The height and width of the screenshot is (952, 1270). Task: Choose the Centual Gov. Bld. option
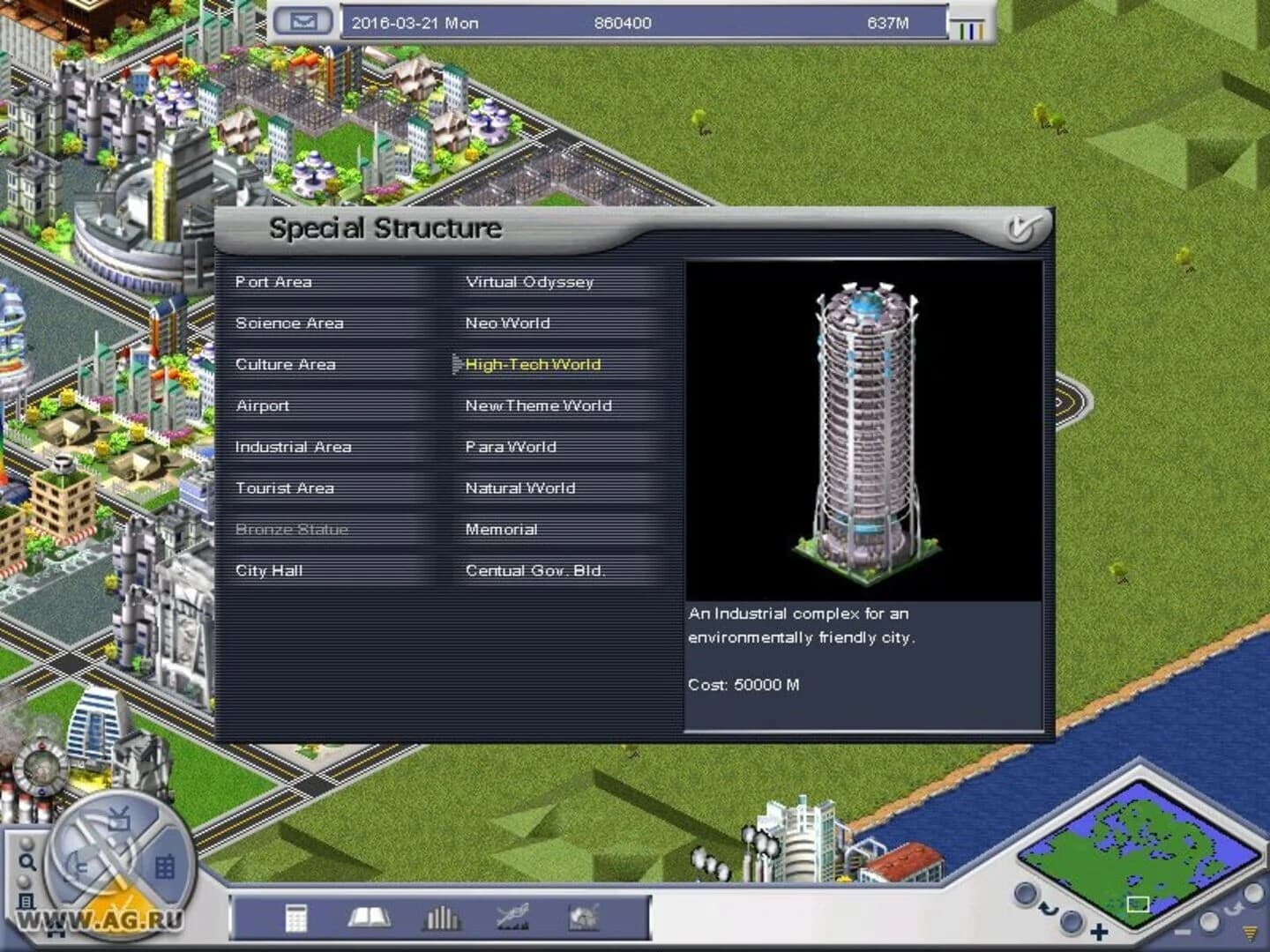536,570
